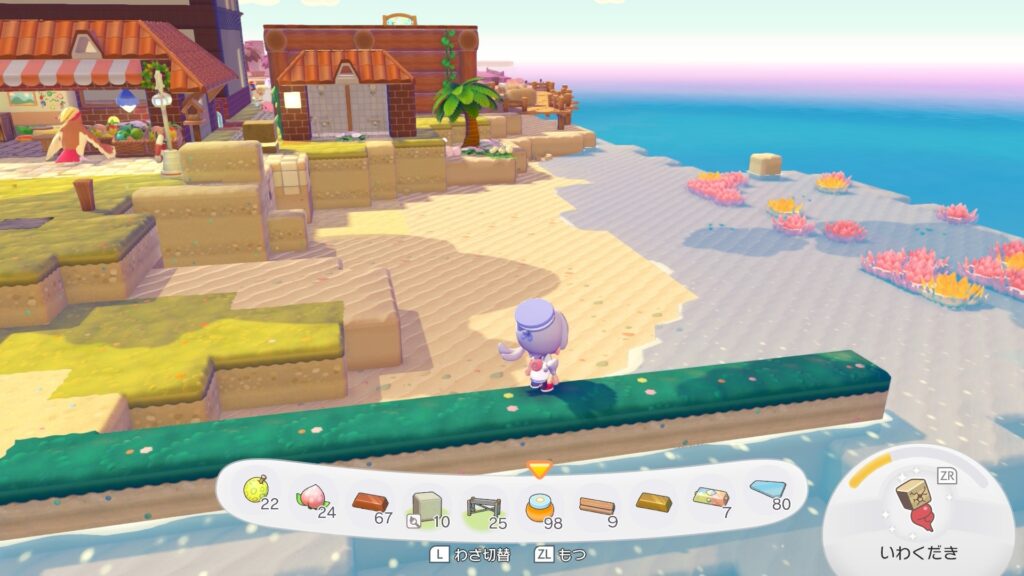Select the wooden plank slot
The height and width of the screenshot is (576, 1024).
597,505
